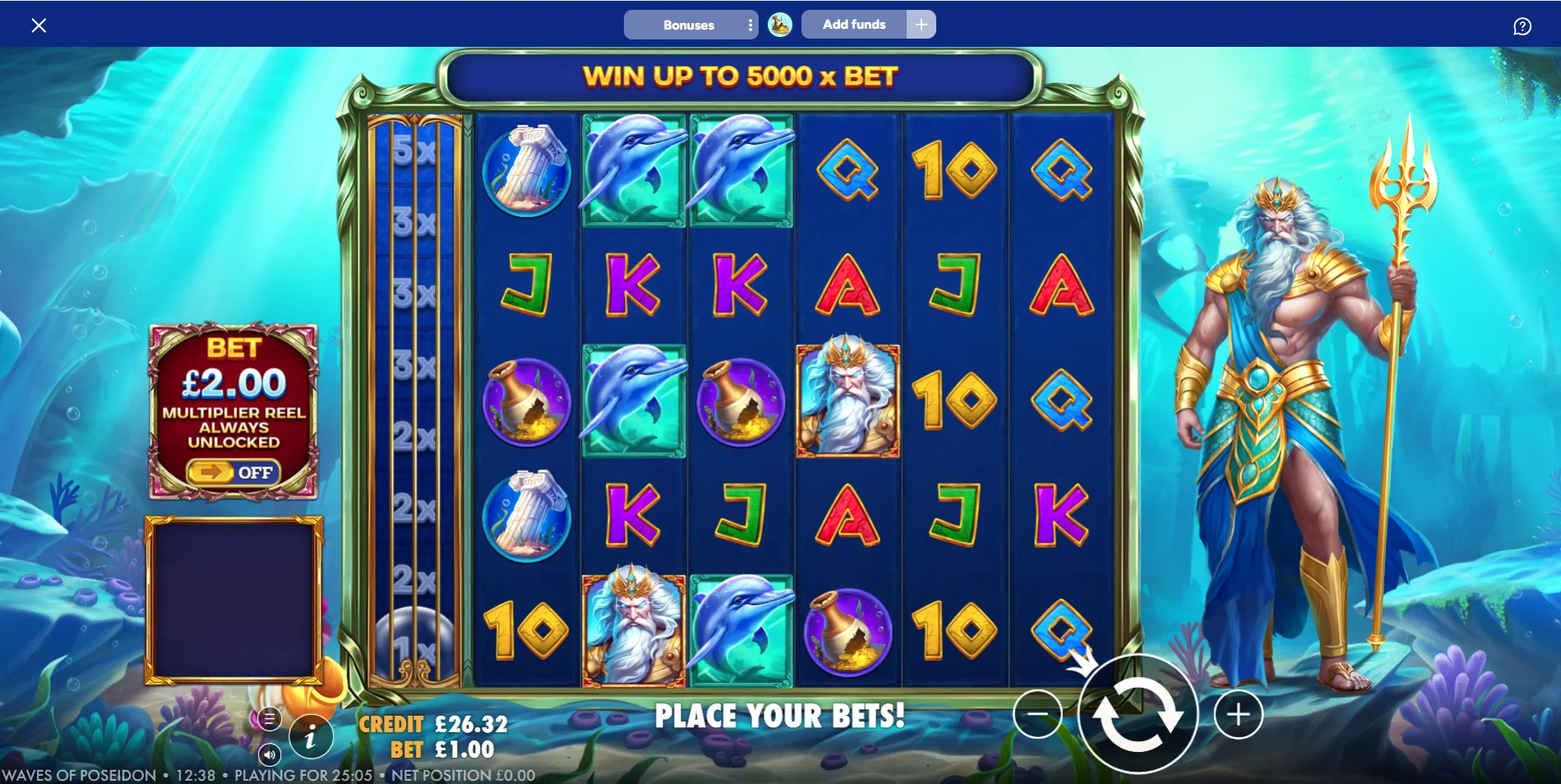
Task: Click the plus button beside Add funds
Action: (921, 25)
